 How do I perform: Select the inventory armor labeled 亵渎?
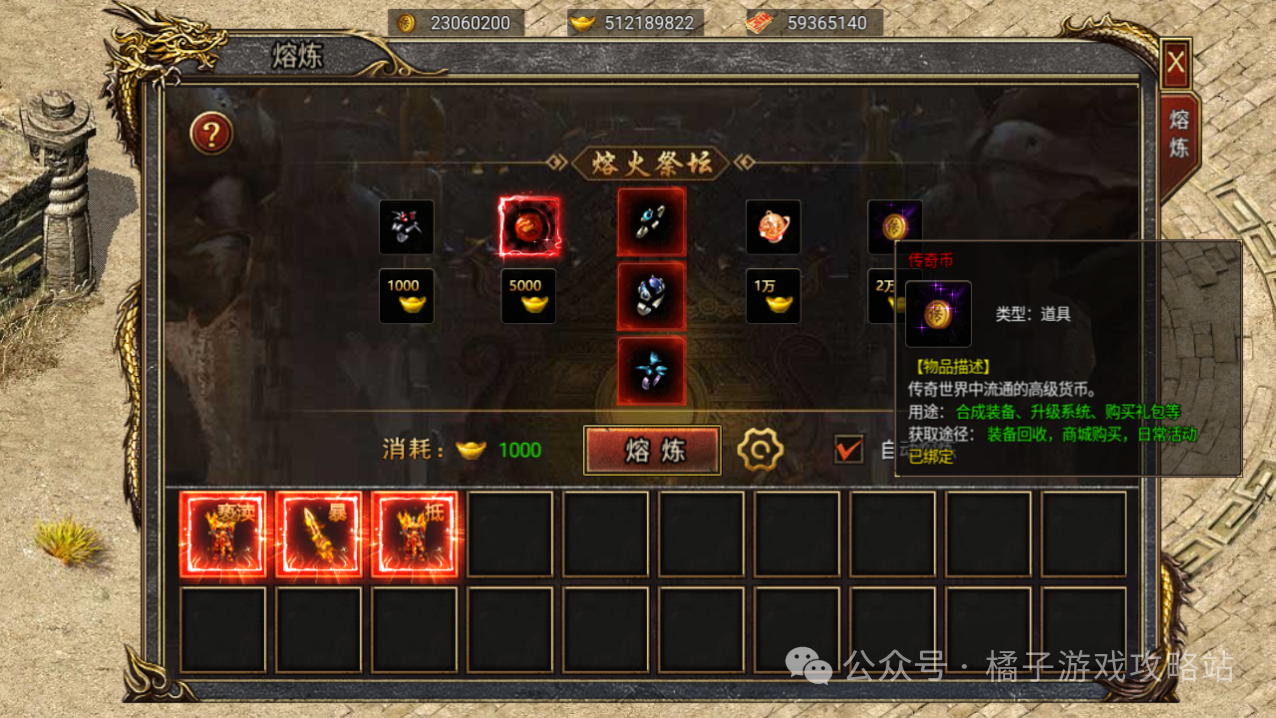coord(223,535)
